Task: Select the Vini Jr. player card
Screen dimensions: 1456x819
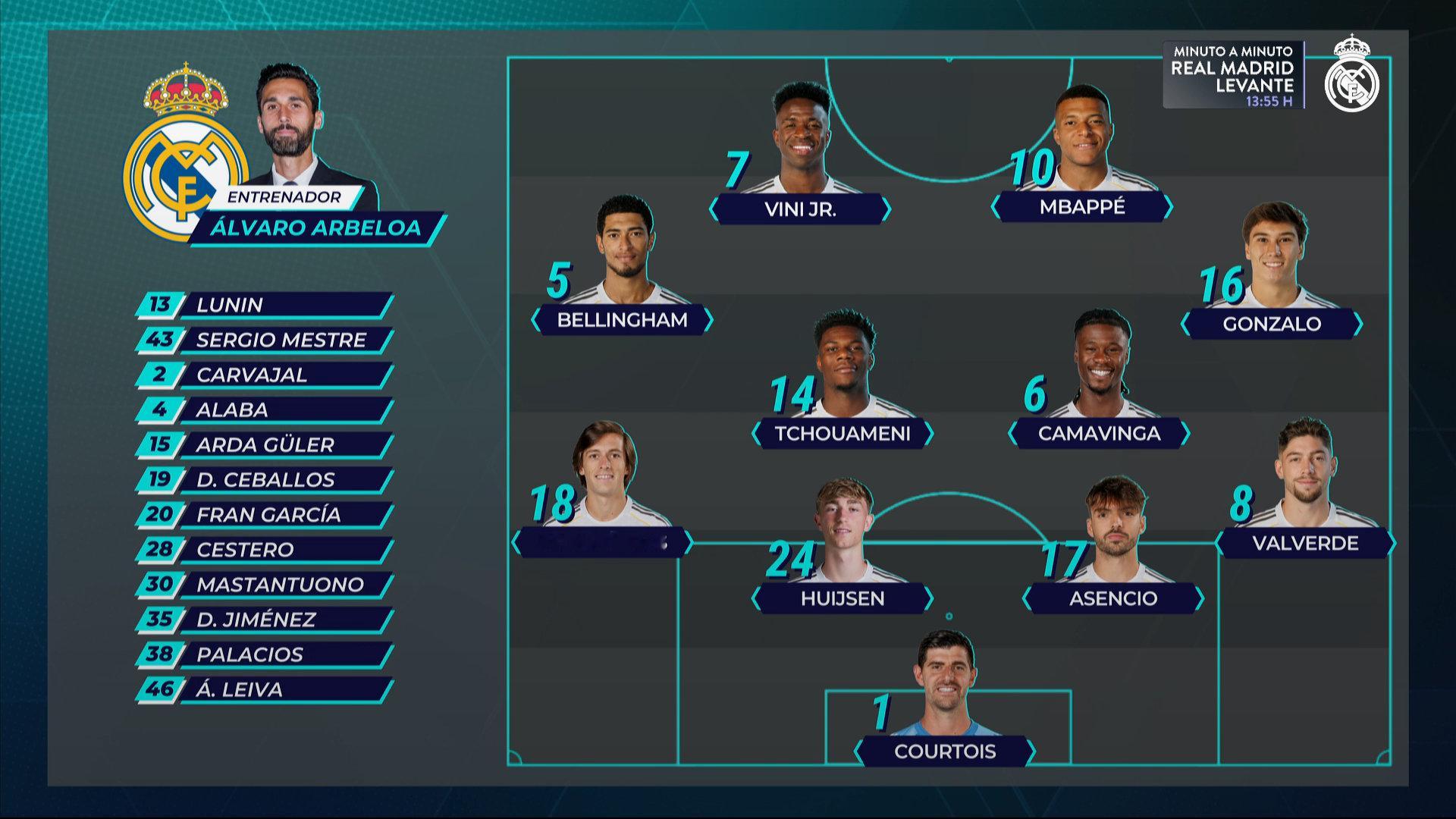Action: pyautogui.click(x=800, y=209)
